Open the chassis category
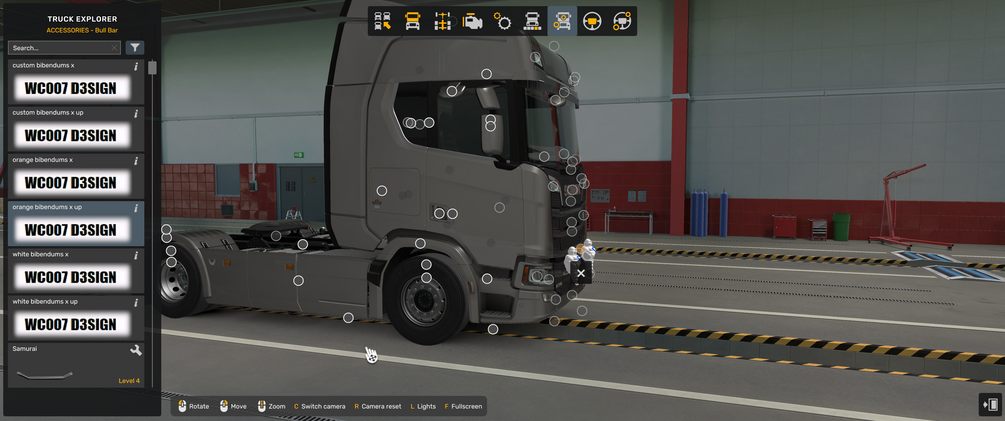Viewport: 1005px width, 421px height. (x=443, y=21)
